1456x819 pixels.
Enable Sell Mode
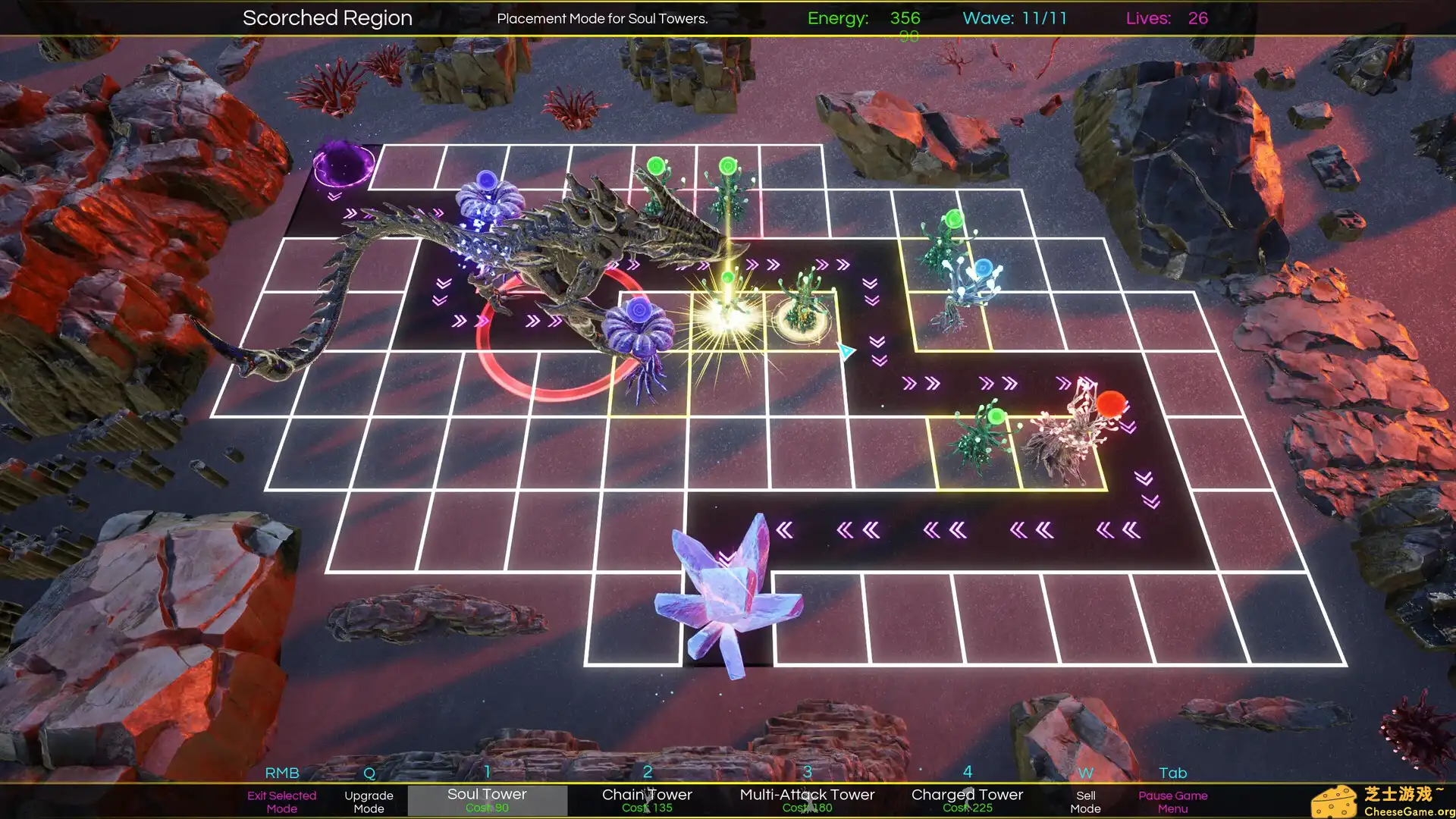(1086, 802)
